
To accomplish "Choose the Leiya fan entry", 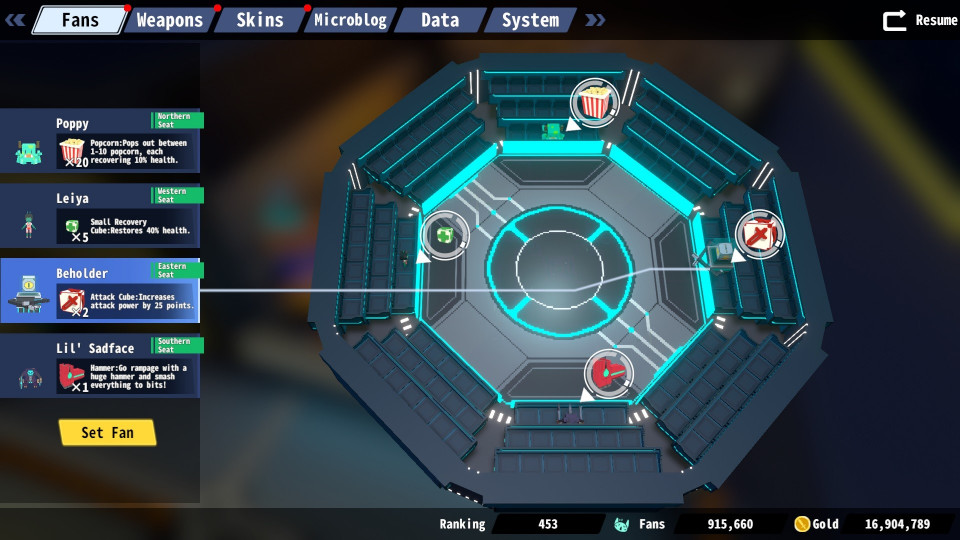I will point(100,216).
